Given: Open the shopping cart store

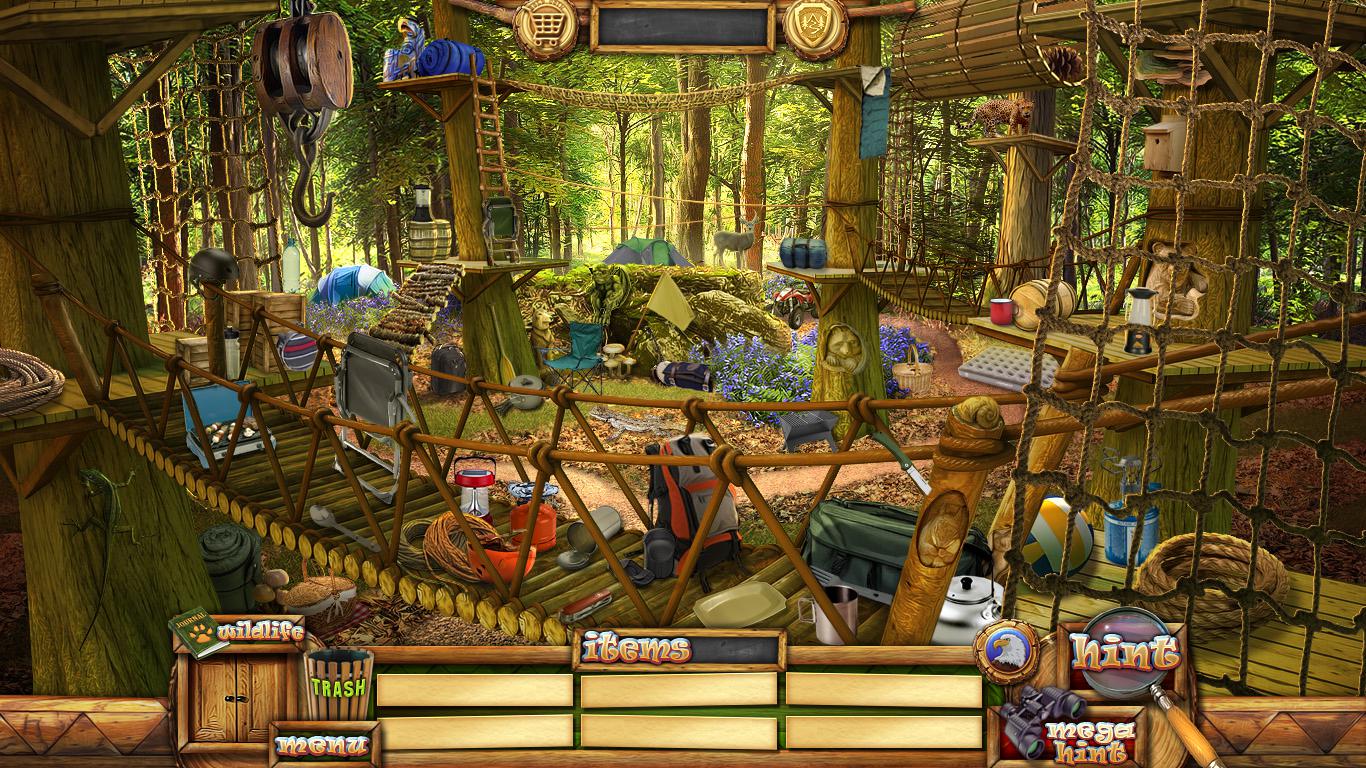Looking at the screenshot, I should pos(546,27).
